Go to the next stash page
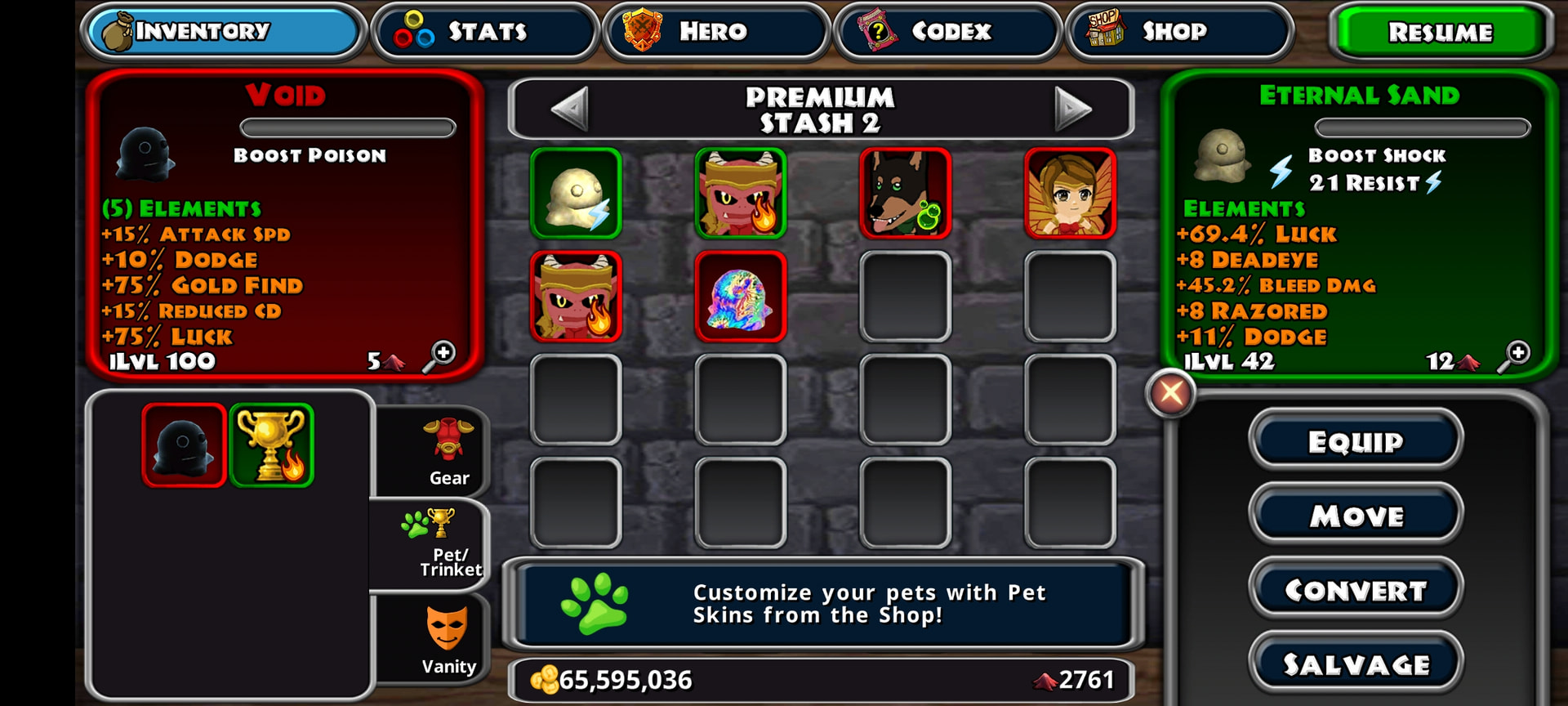 pos(1072,109)
